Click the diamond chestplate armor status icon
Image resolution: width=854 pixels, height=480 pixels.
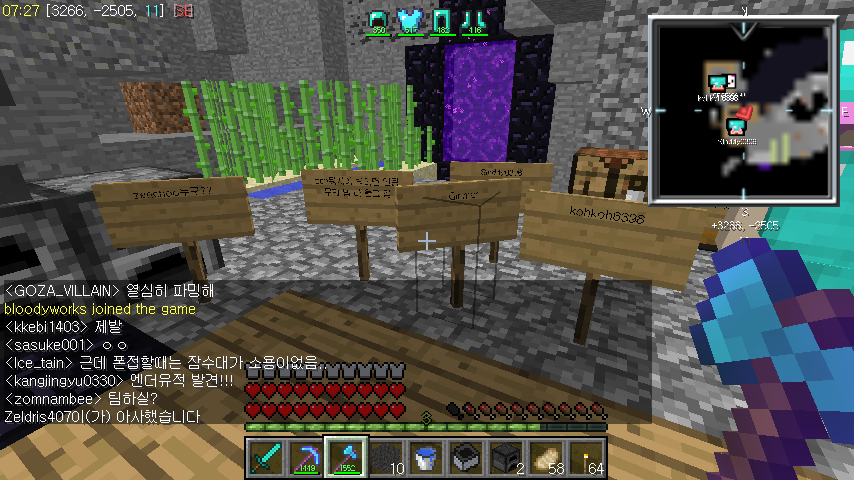(408, 20)
